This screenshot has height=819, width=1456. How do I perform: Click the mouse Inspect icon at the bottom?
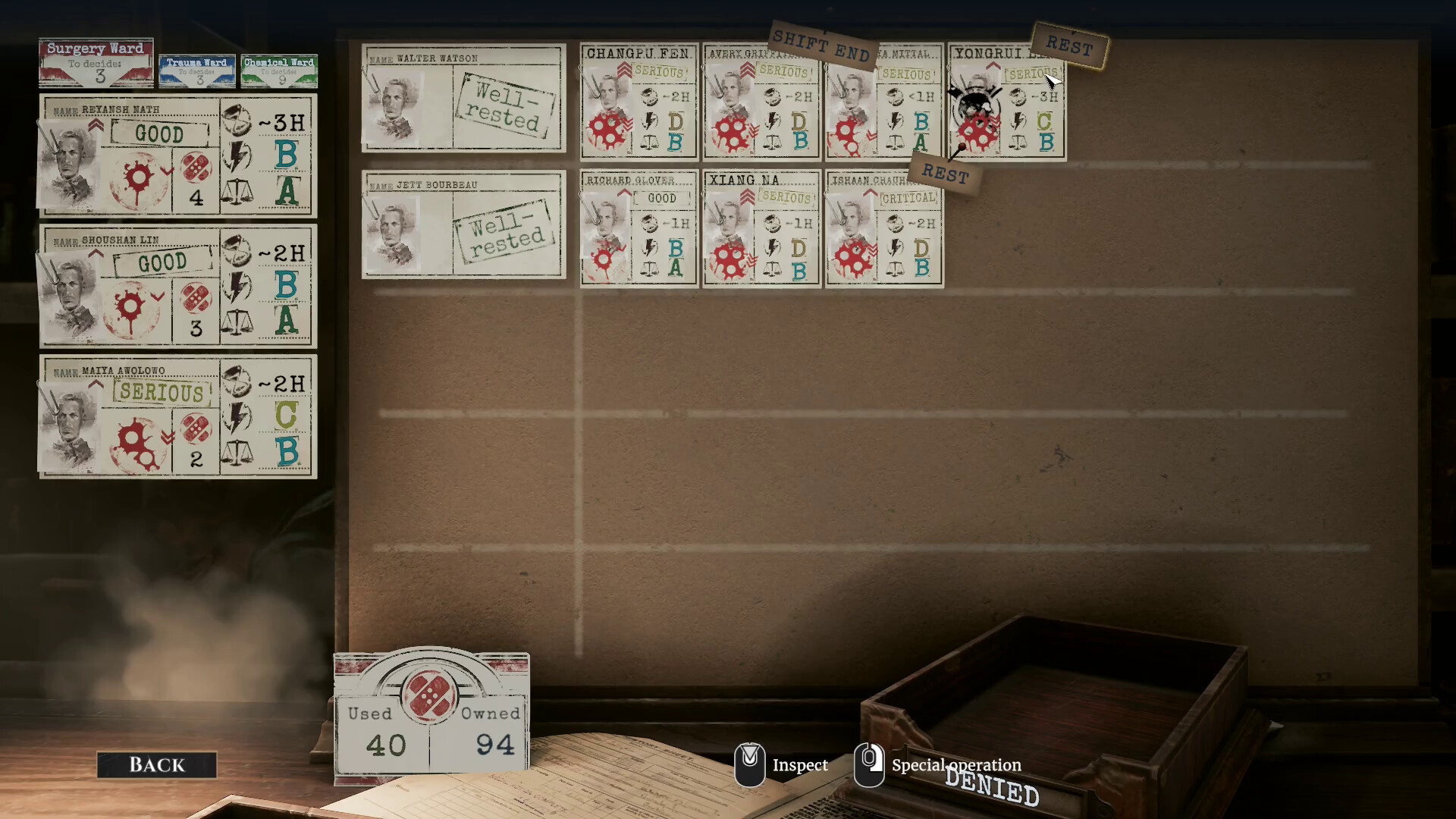(751, 764)
